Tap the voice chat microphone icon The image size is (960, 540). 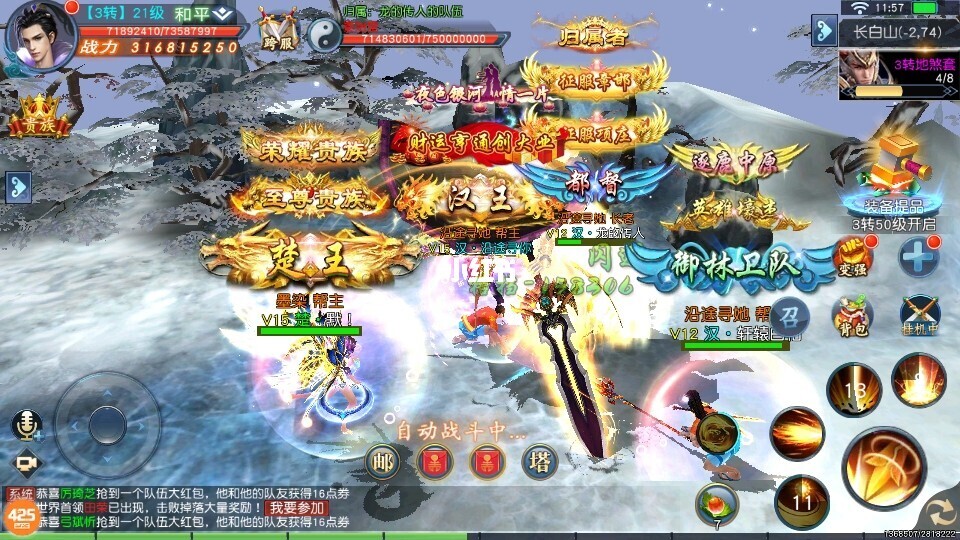(26, 424)
